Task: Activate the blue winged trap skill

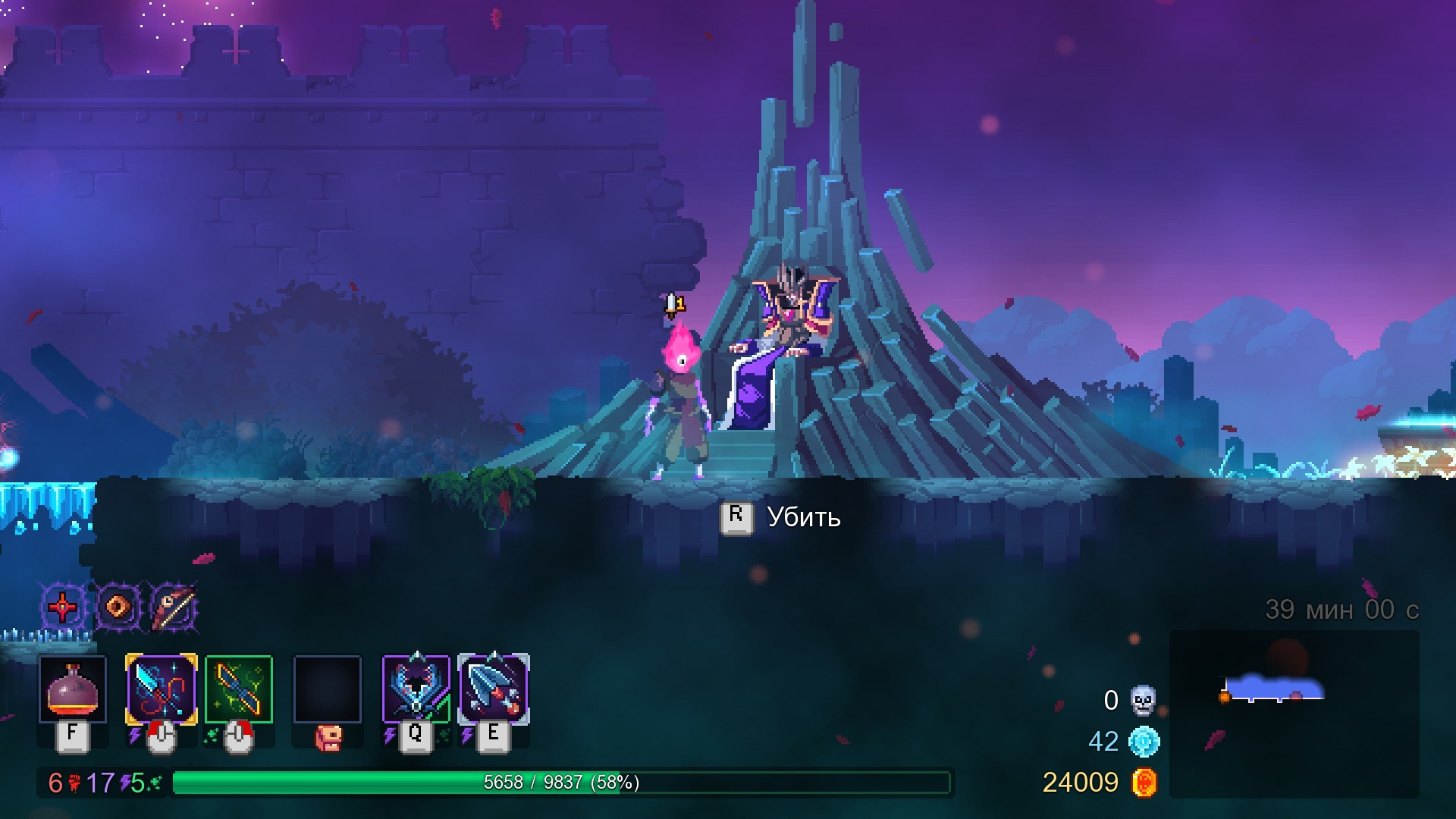Action: coord(416,689)
